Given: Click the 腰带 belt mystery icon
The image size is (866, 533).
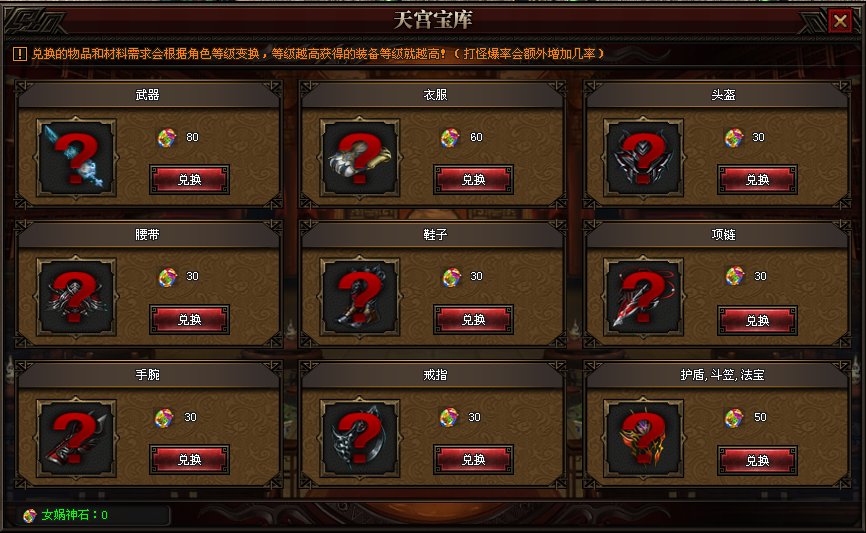Looking at the screenshot, I should pos(76,299).
